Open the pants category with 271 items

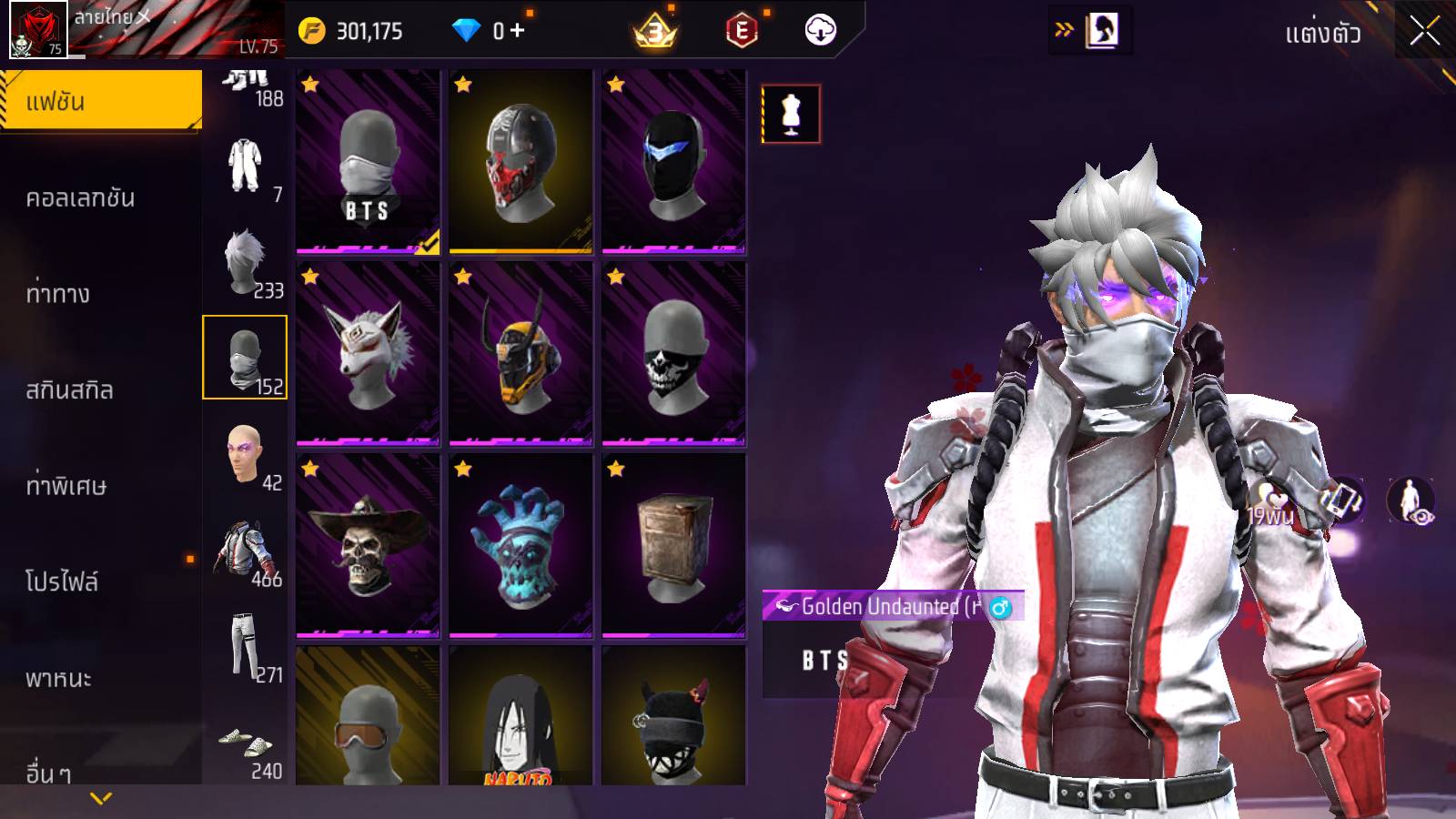point(244,646)
